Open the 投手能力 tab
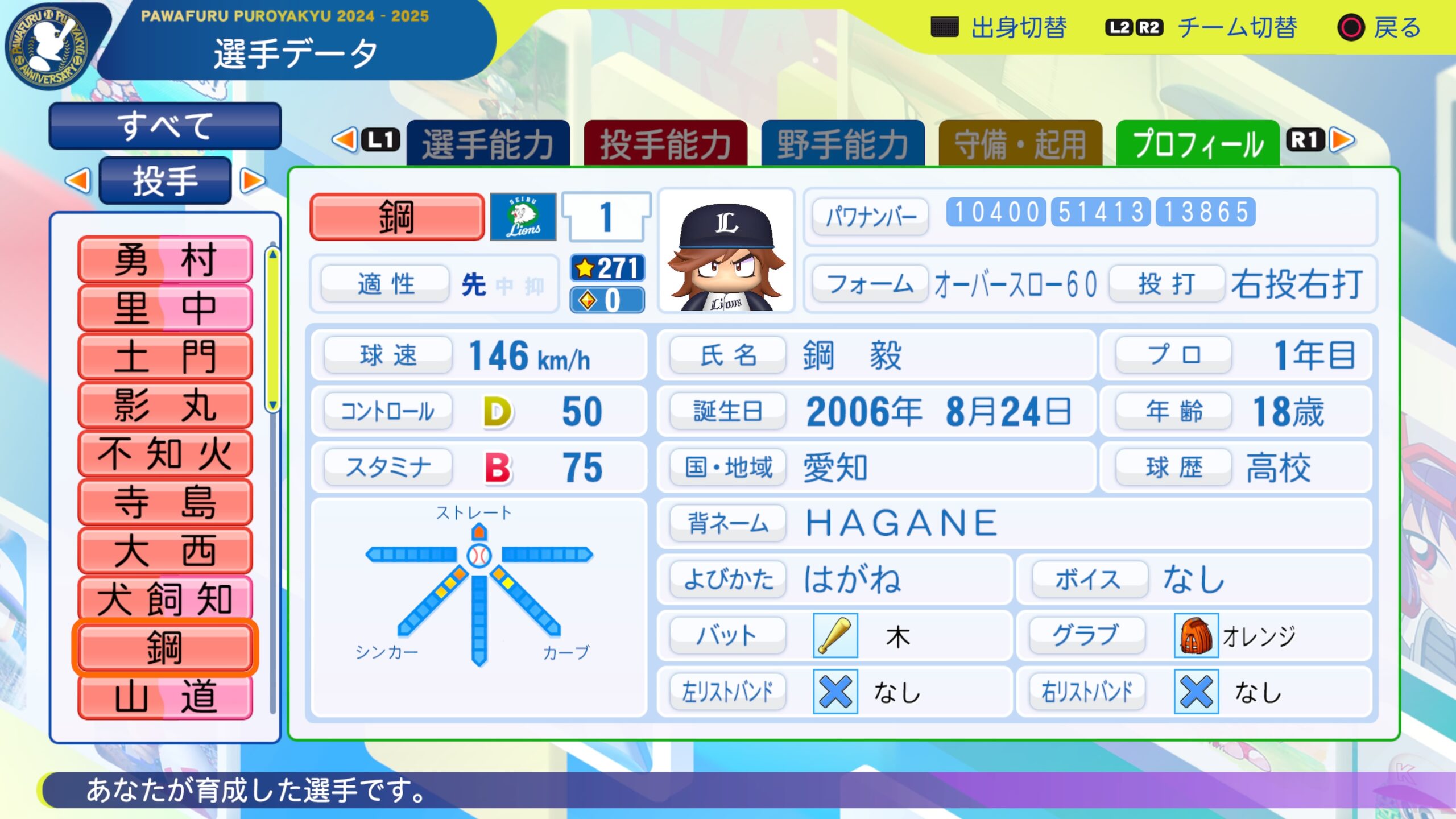 pyautogui.click(x=665, y=144)
